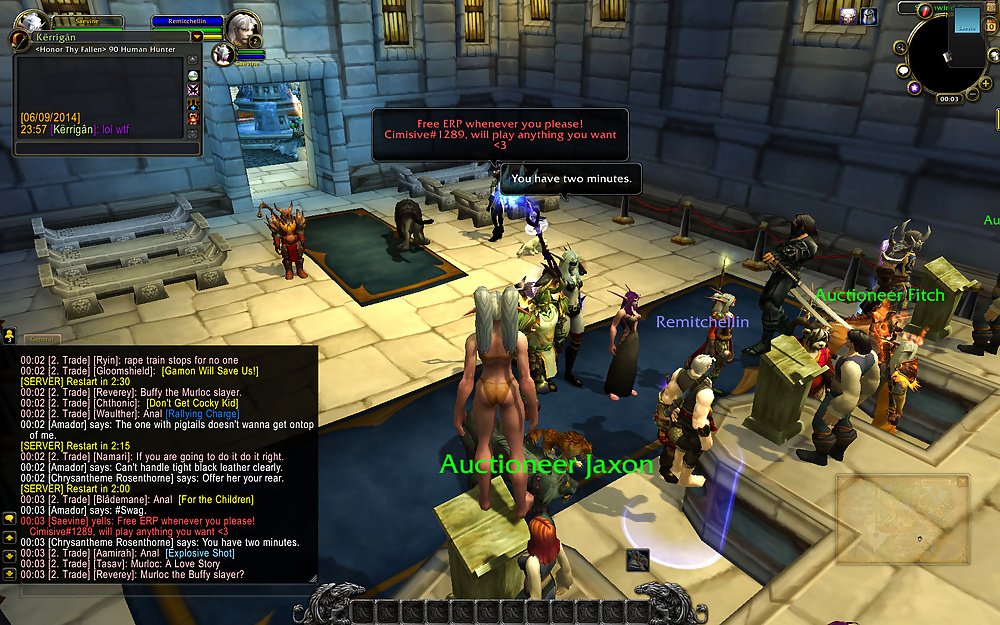Screen dimensions: 1000x625
Task: Click the bull-head buff icon
Action: (848, 15)
